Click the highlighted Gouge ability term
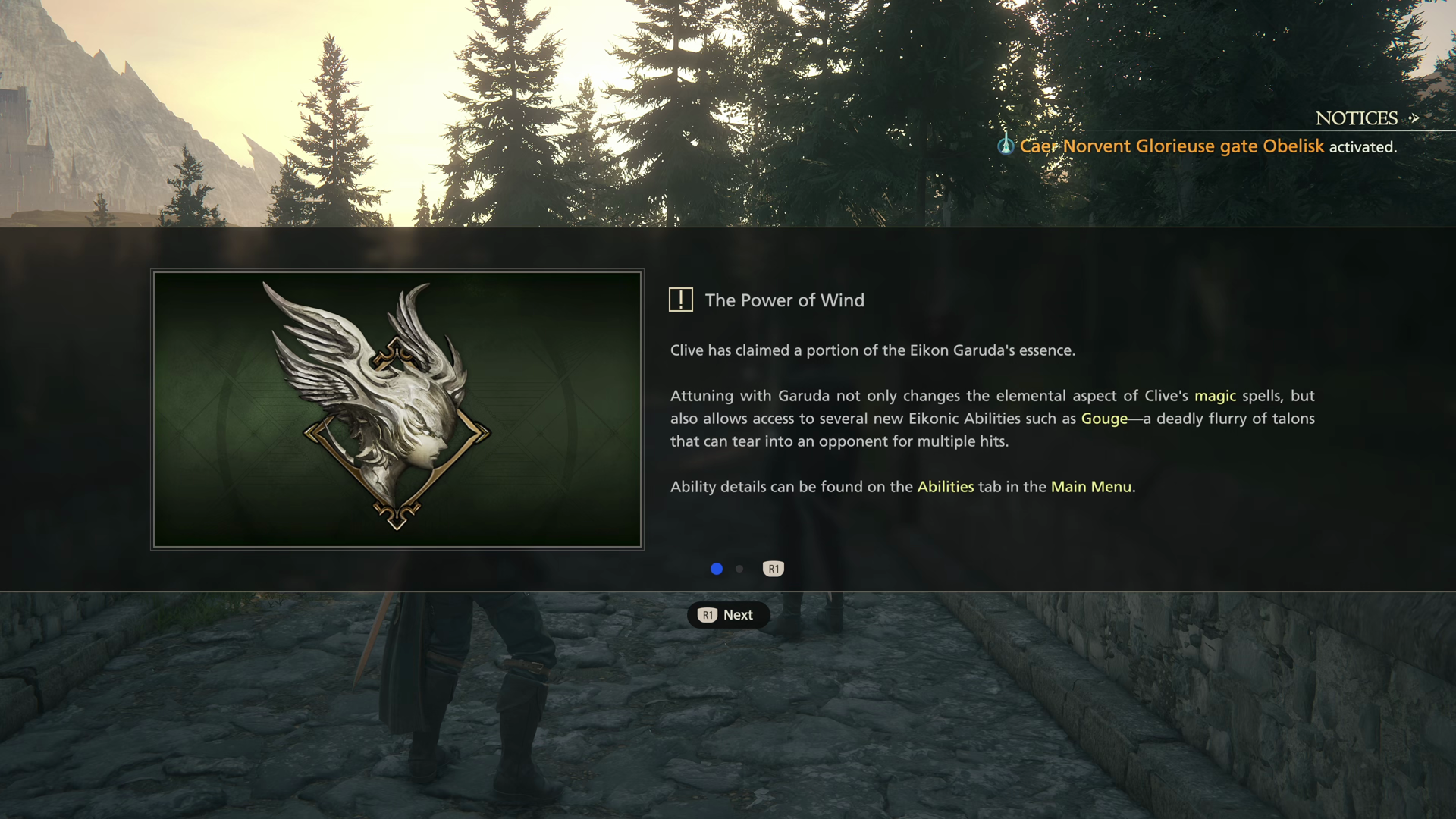The width and height of the screenshot is (1456, 819). [x=1104, y=419]
